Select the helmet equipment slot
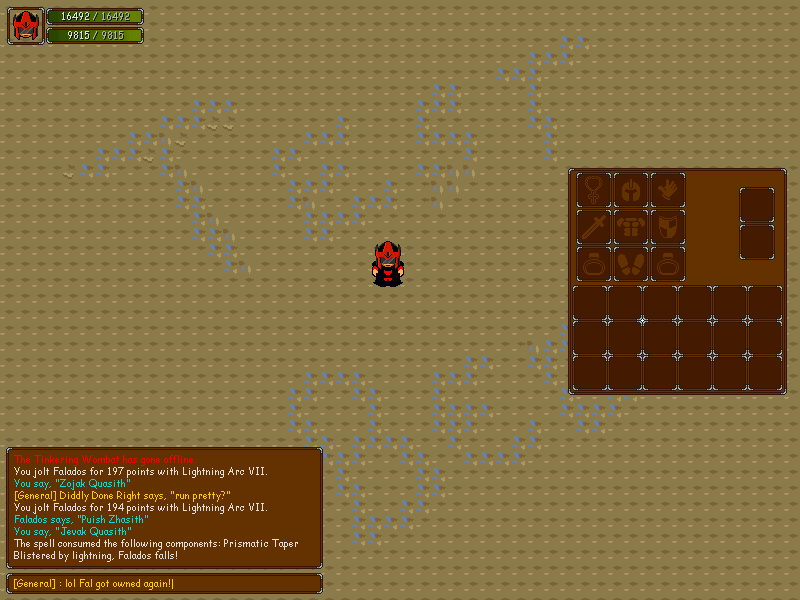 pos(631,189)
